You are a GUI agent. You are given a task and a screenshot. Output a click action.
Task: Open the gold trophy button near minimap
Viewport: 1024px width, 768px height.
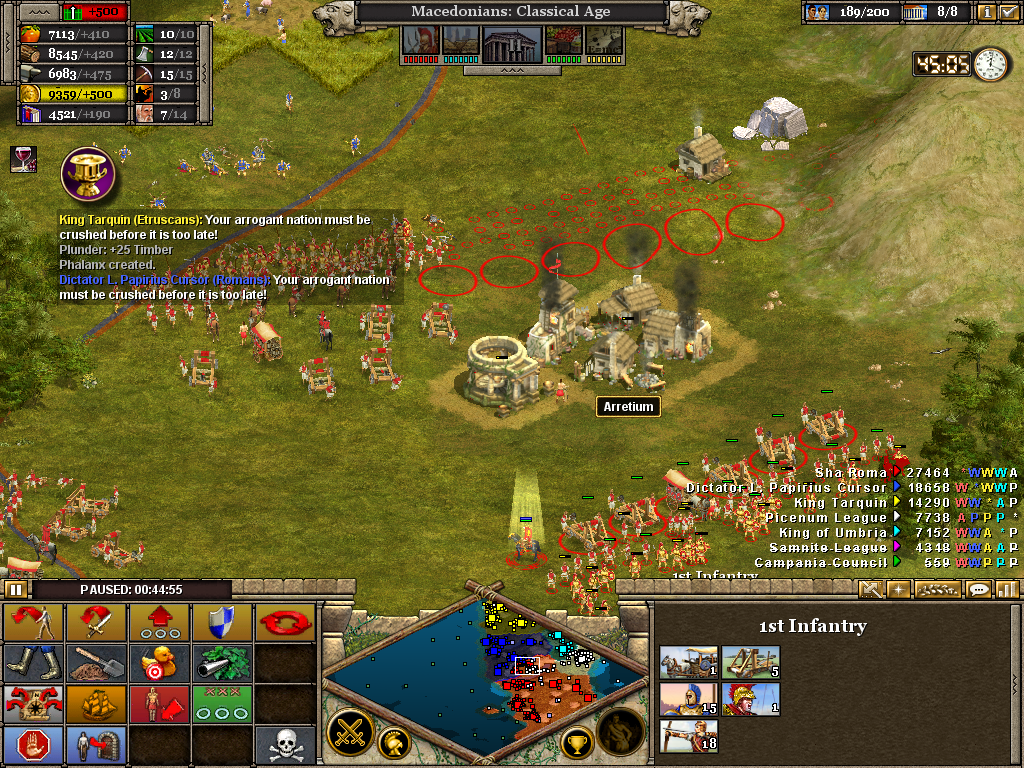click(575, 741)
